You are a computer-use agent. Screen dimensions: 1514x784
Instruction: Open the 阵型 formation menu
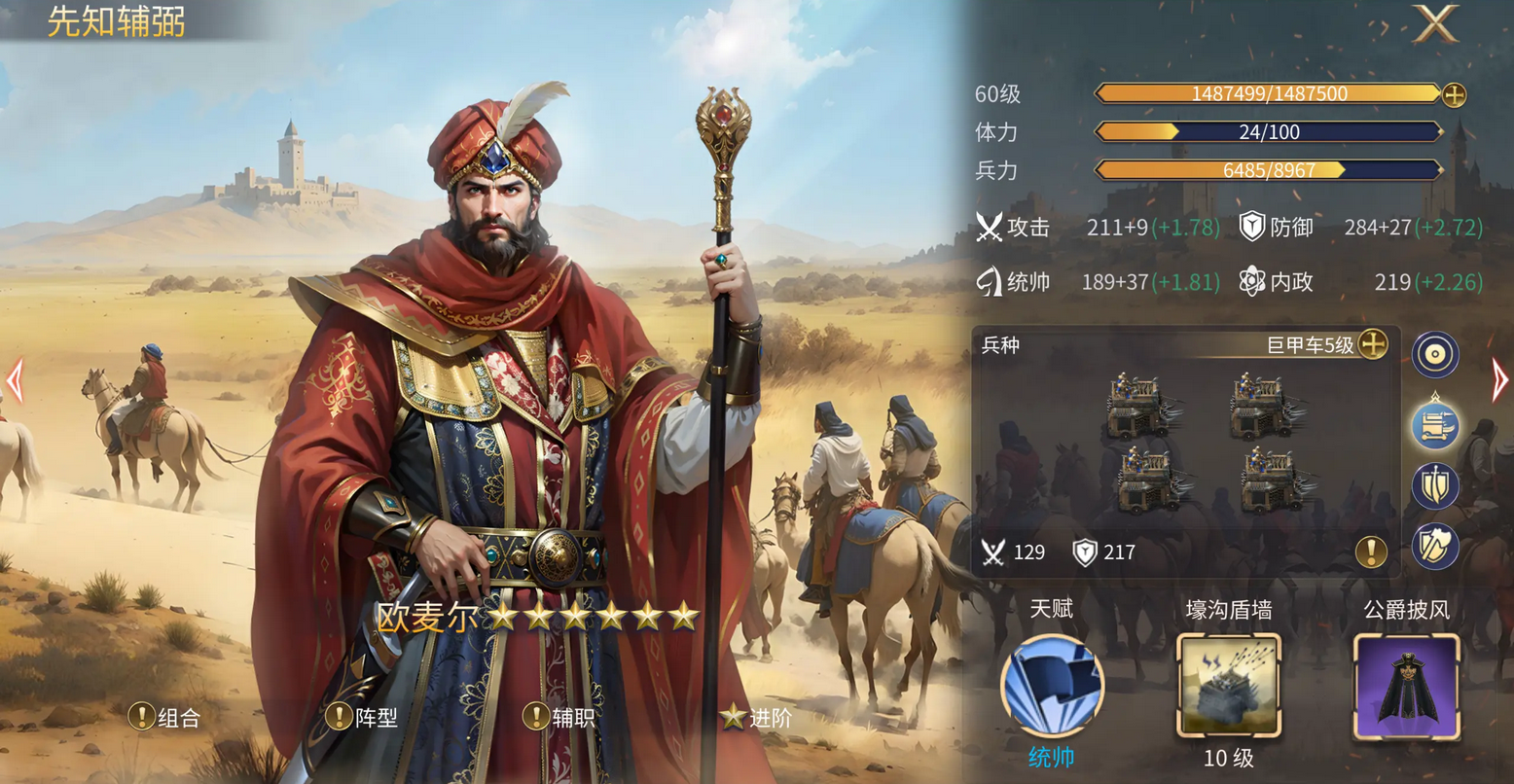[363, 718]
